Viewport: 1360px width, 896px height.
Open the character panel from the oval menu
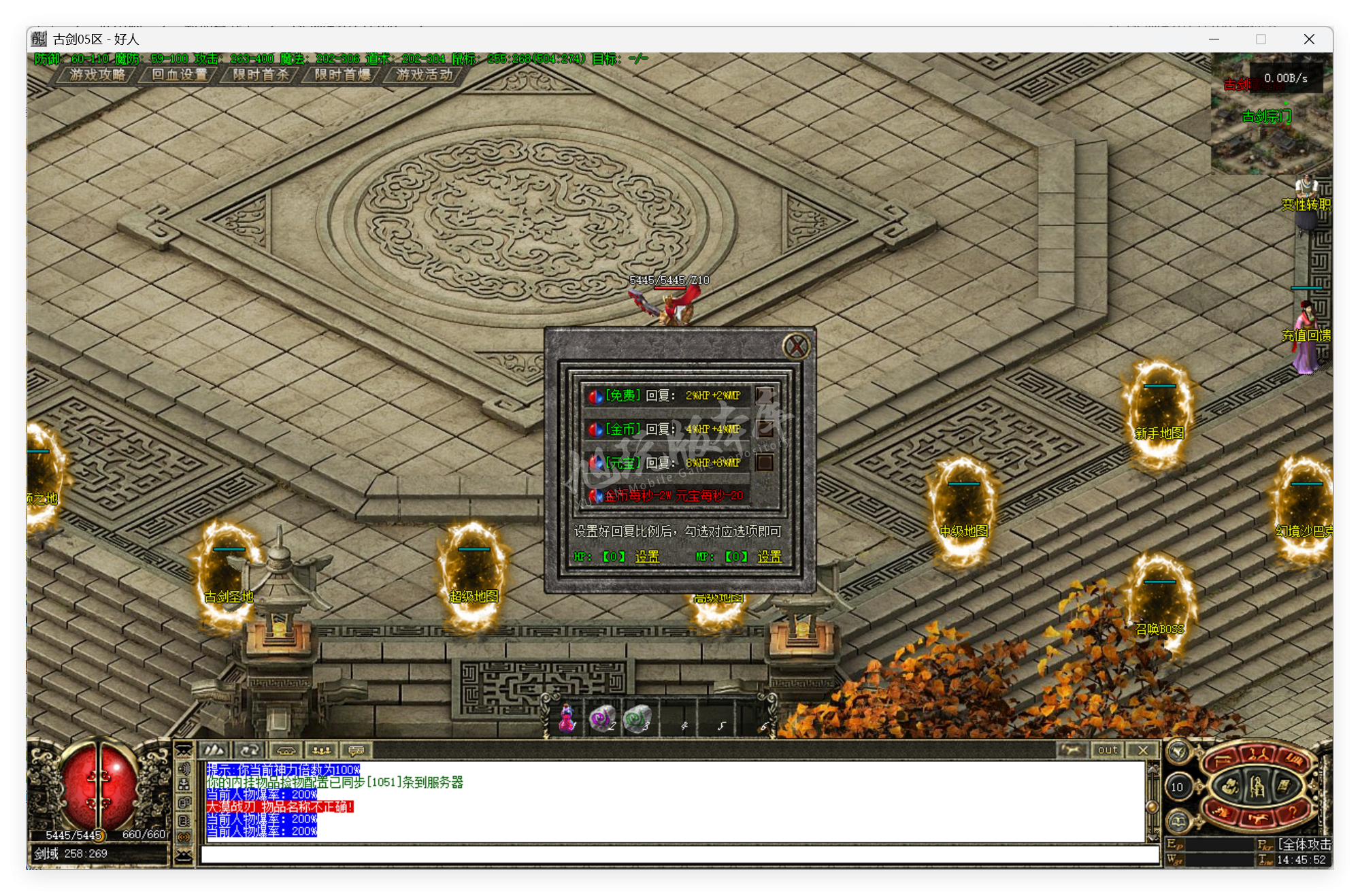pos(1257,787)
